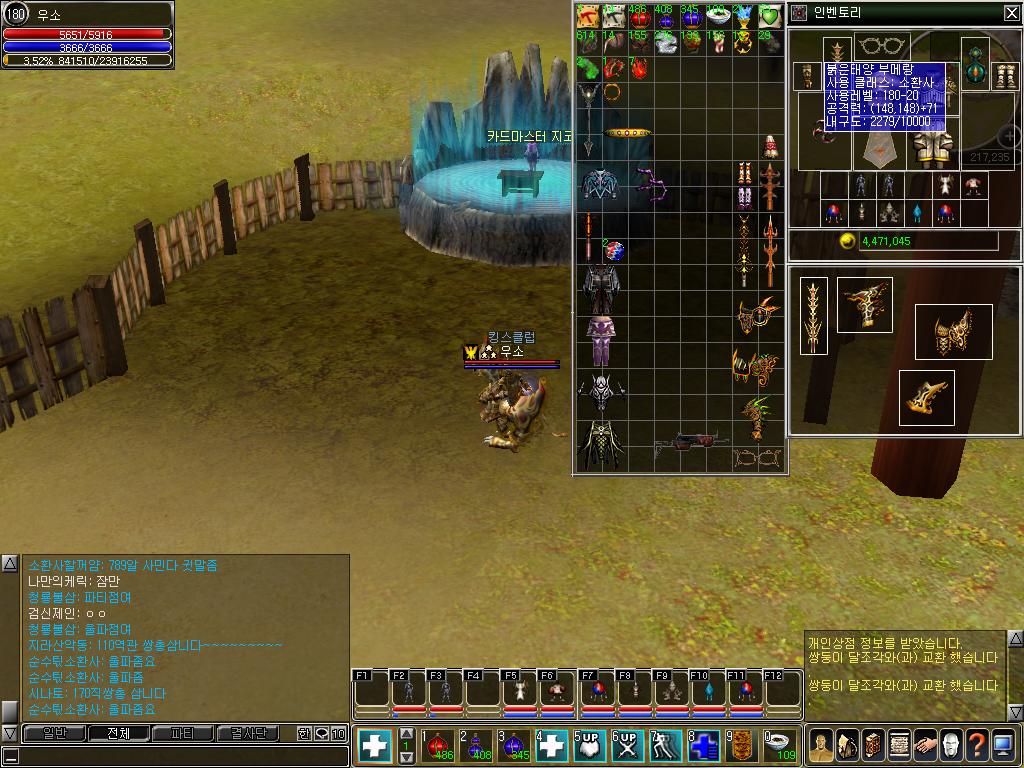Use the red potion in quickslot 1
The width and height of the screenshot is (1024, 768).
(x=437, y=745)
